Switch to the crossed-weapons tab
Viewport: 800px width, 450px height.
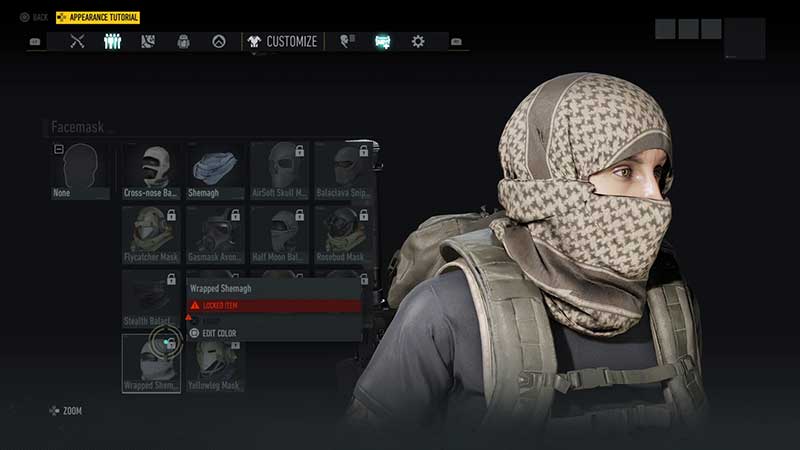pyautogui.click(x=78, y=42)
